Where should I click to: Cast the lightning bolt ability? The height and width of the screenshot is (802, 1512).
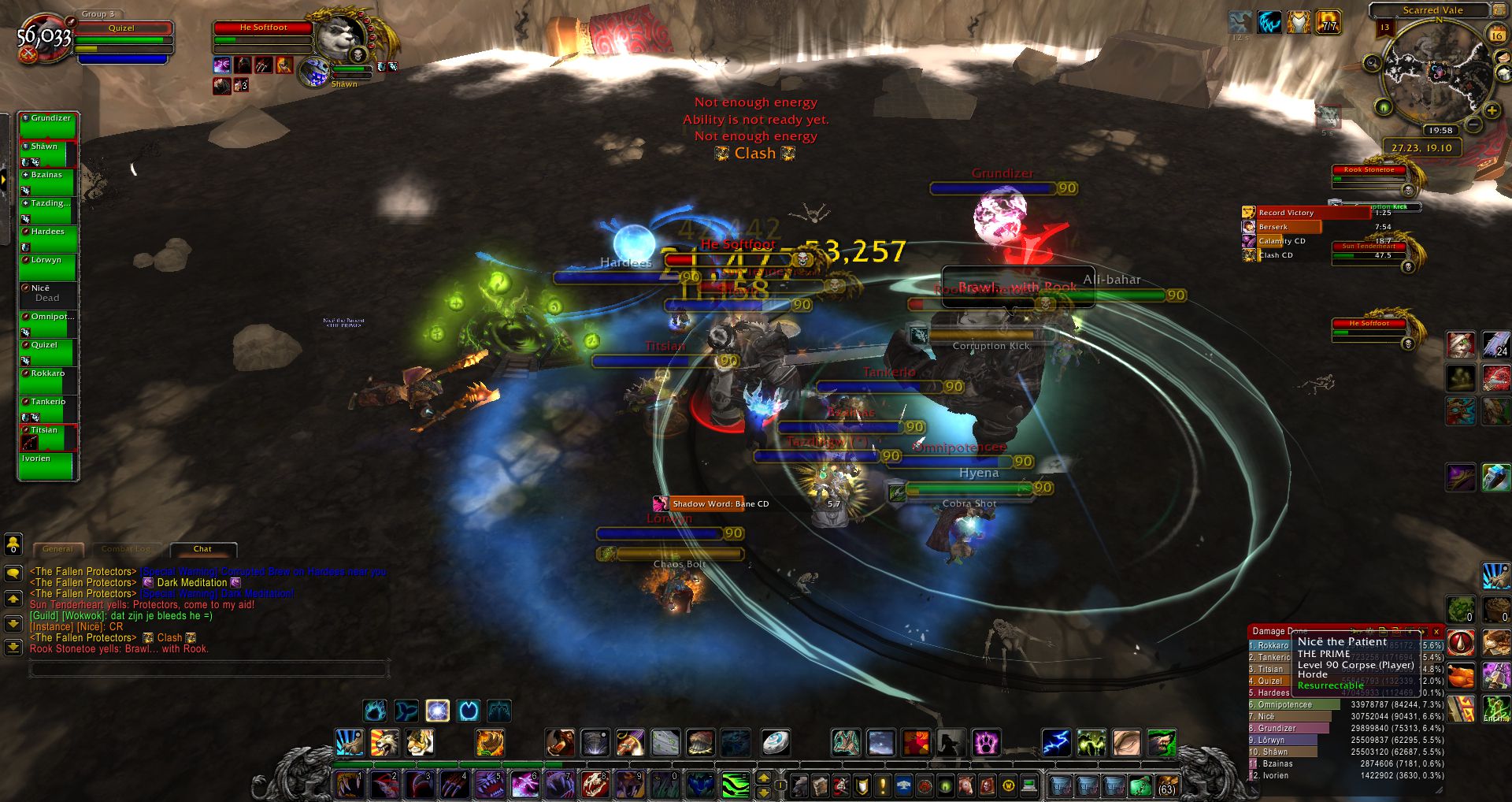pos(1056,742)
